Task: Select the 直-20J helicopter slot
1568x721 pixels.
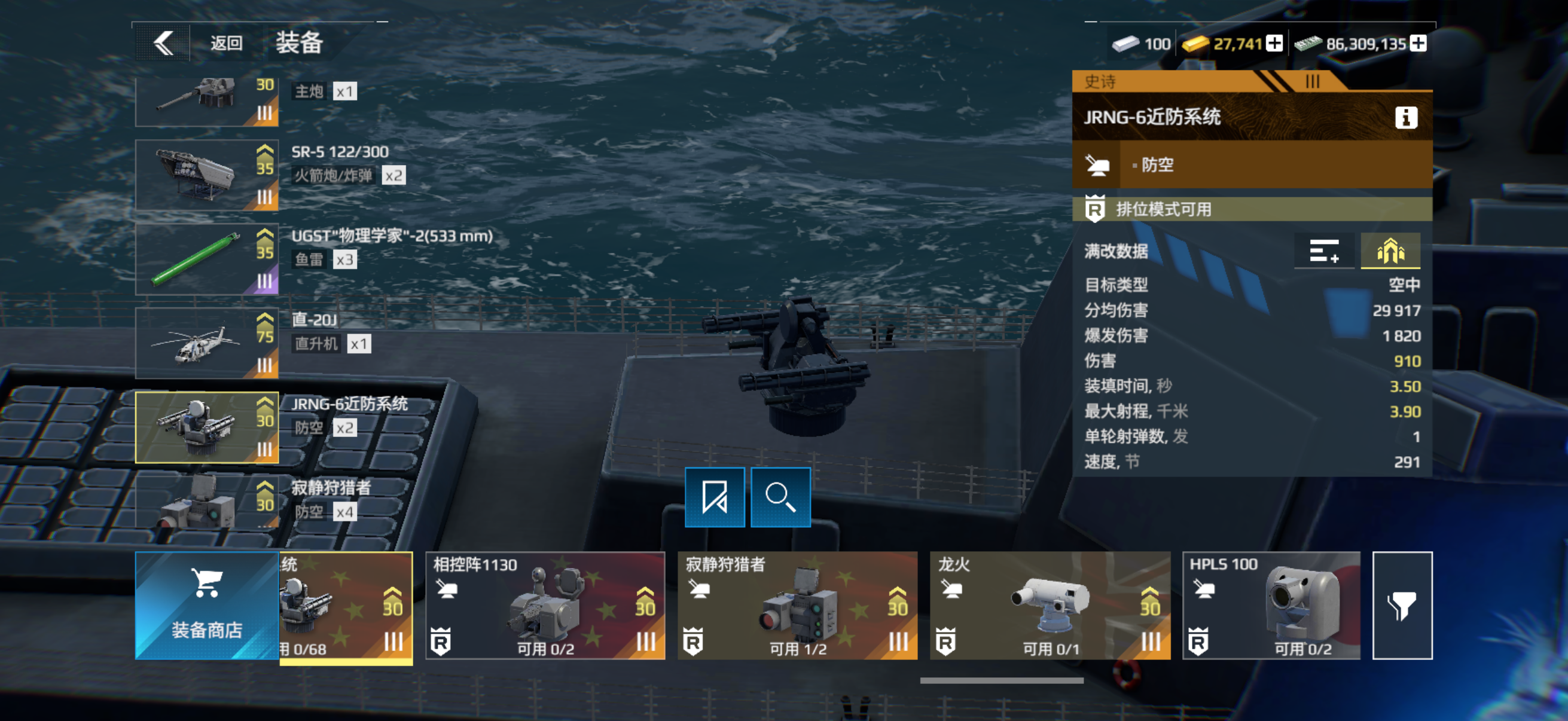Action: [x=206, y=343]
